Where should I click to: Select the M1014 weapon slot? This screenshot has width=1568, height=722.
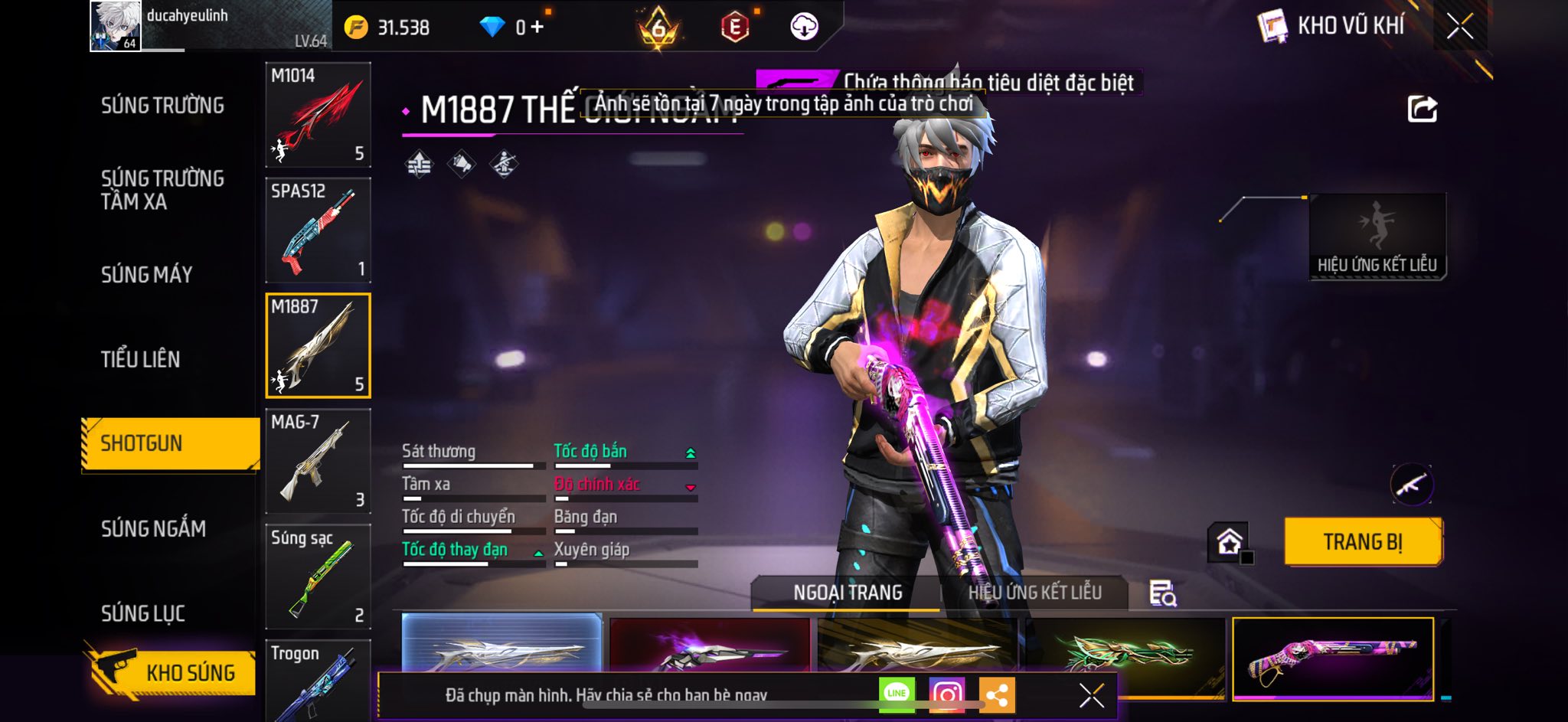coord(318,115)
